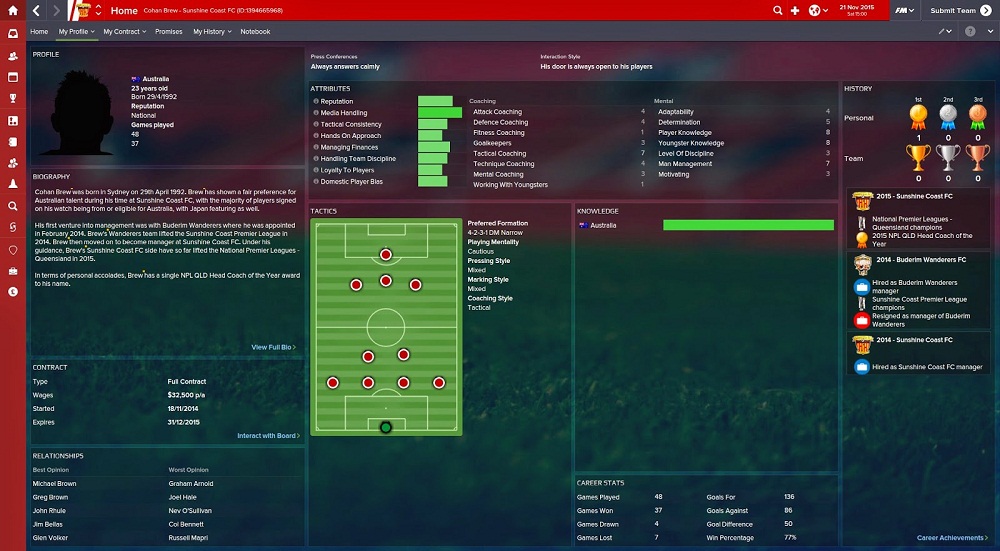1000x551 pixels.
Task: Open the world globe icon in top bar
Action: [x=816, y=11]
